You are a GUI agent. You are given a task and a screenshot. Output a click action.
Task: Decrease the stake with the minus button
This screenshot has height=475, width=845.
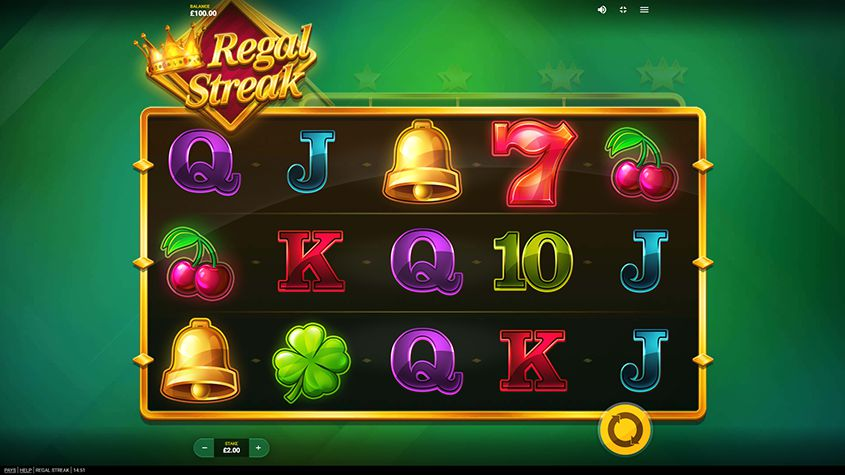coord(203,447)
